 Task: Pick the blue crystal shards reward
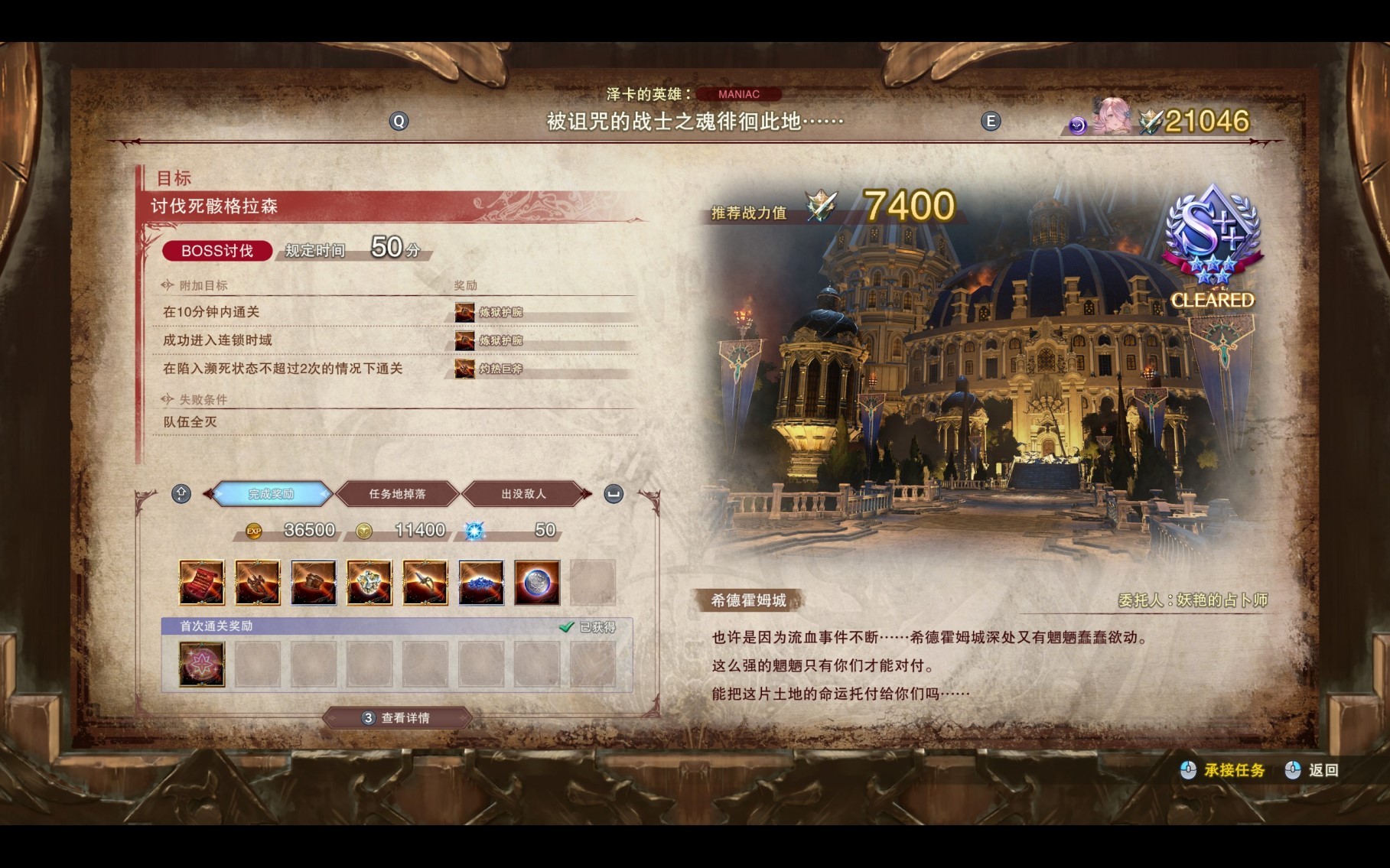click(x=481, y=583)
